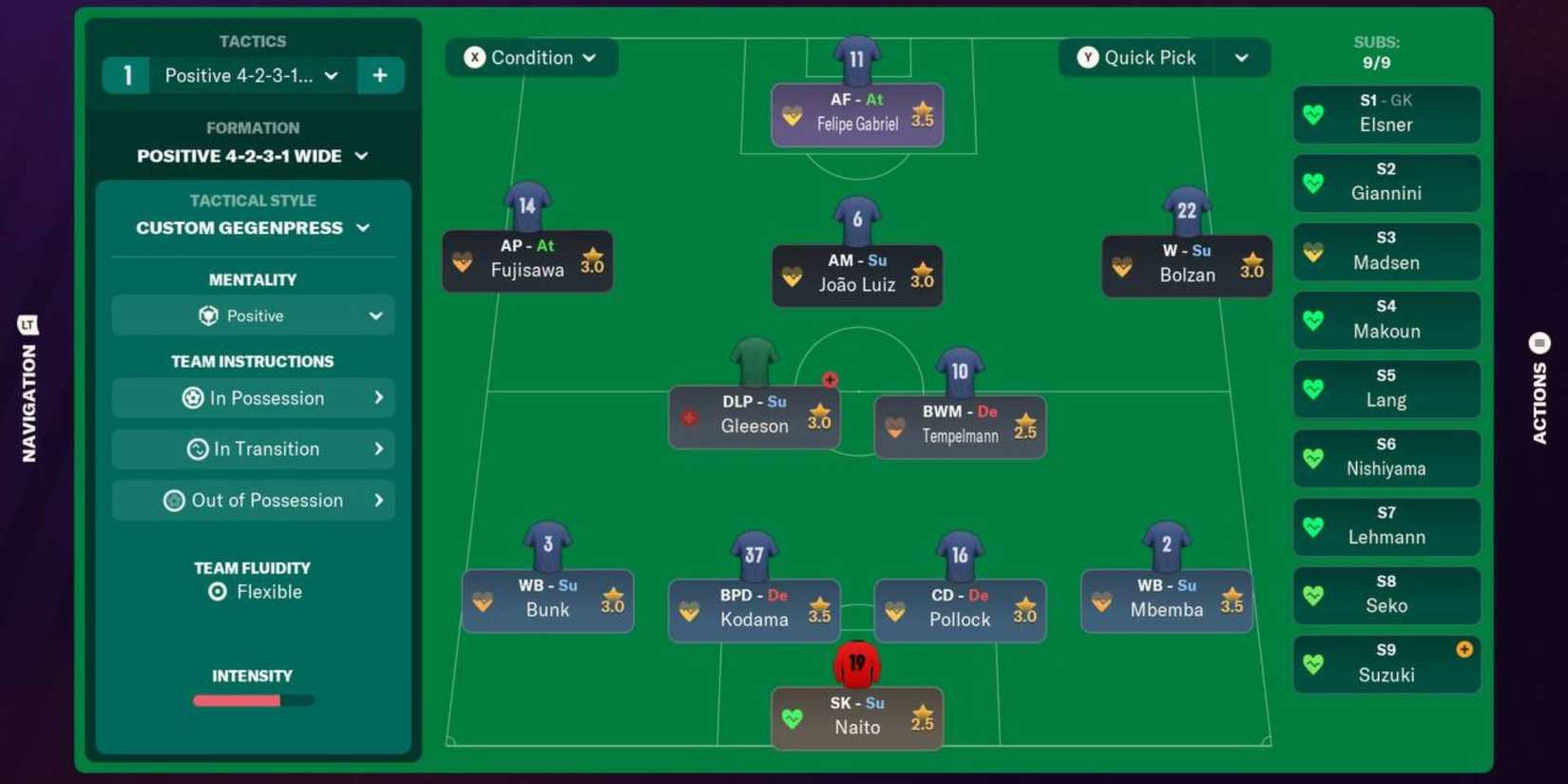The image size is (1568, 784).
Task: Click goalkeeper Naito's red jersey icon
Action: pyautogui.click(x=856, y=665)
